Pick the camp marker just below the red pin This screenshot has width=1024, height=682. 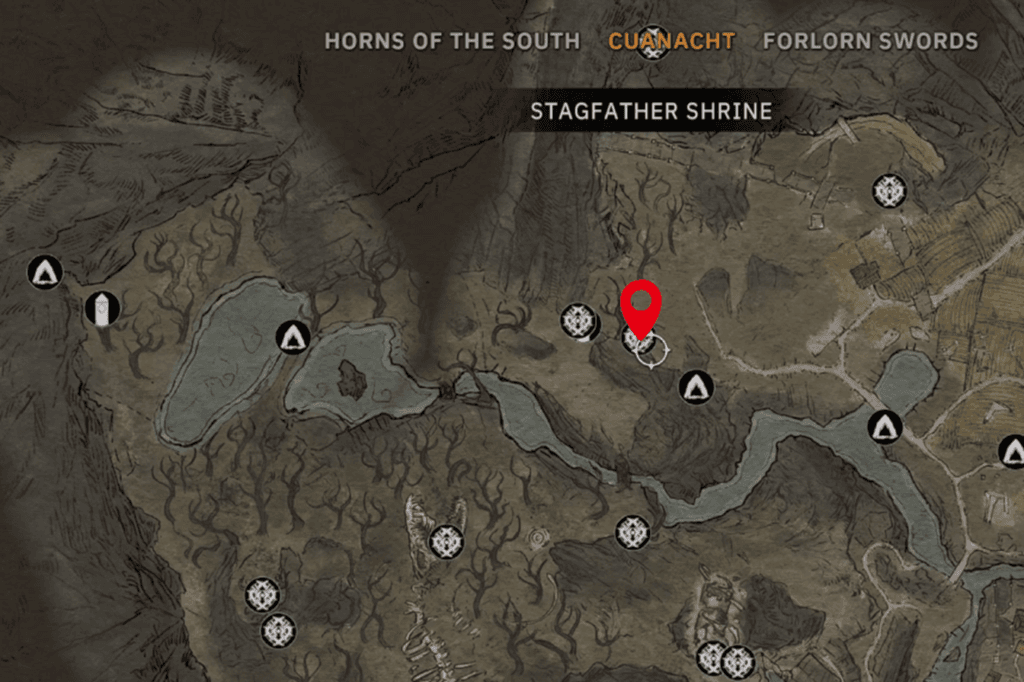click(696, 386)
